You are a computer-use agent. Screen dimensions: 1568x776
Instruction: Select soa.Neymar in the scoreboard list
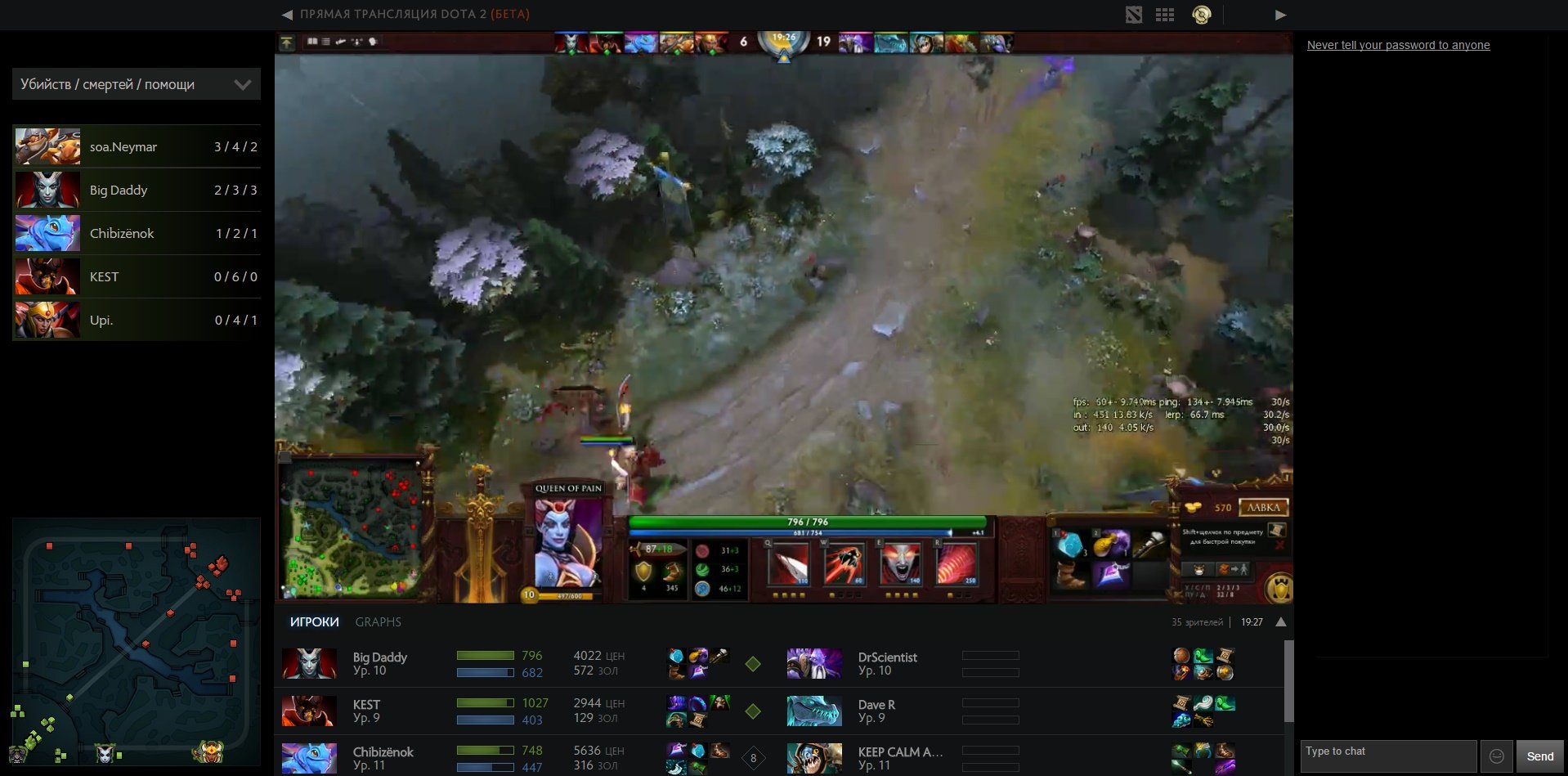tap(136, 146)
